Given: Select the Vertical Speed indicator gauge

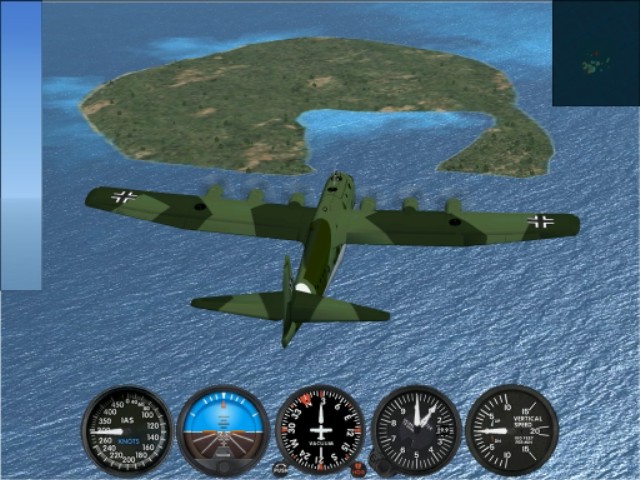Looking at the screenshot, I should coord(511,430).
